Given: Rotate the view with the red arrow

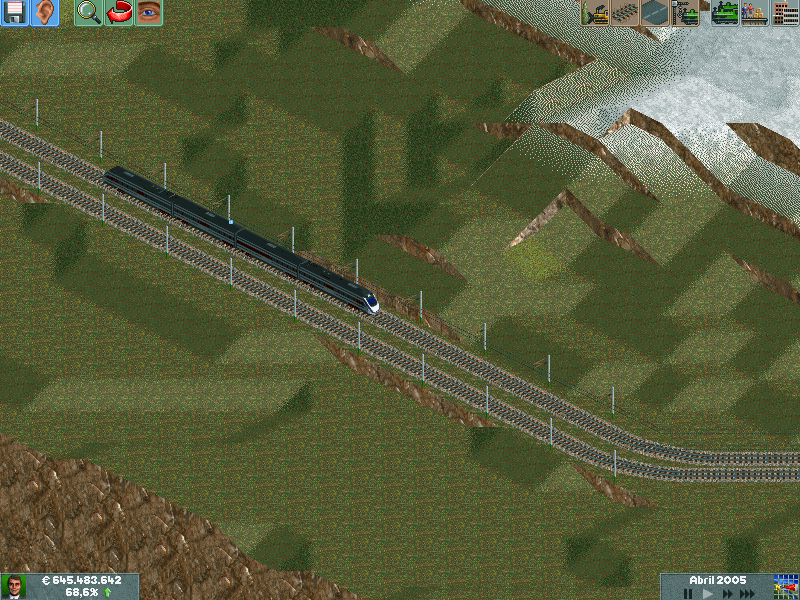Looking at the screenshot, I should [119, 13].
